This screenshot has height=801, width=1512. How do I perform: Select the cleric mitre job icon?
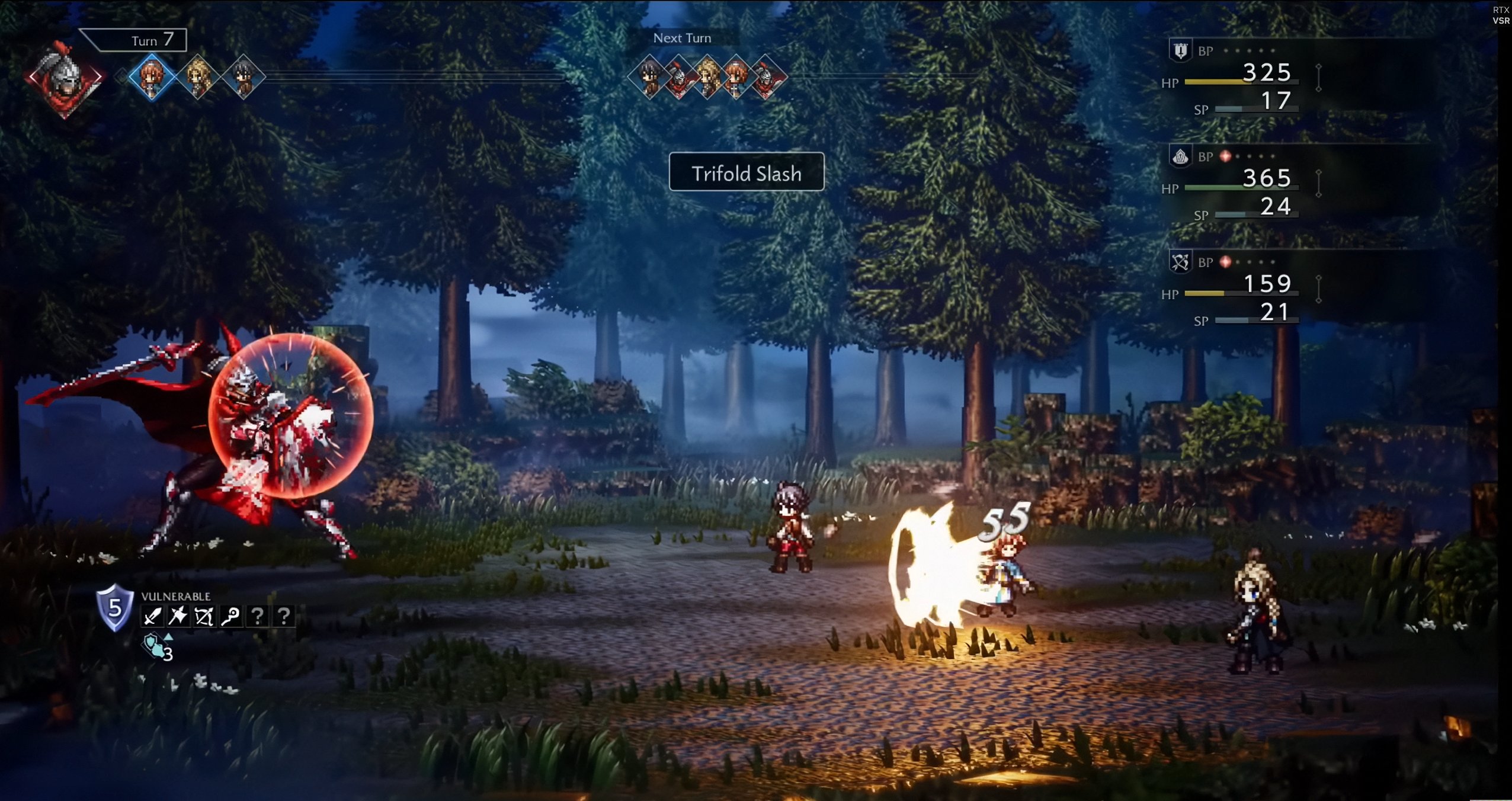click(1180, 156)
